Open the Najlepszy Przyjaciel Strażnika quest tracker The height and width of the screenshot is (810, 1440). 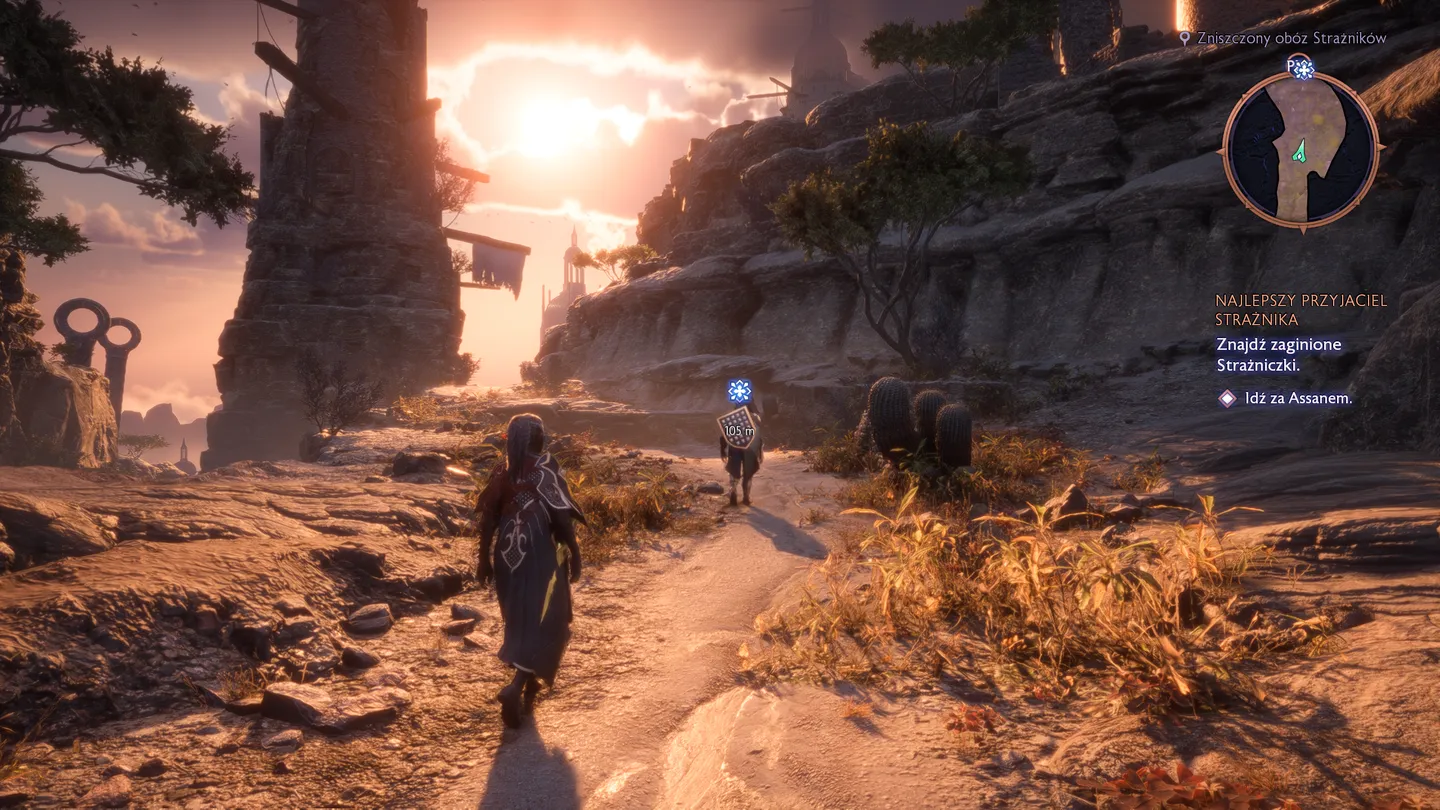coord(1301,310)
